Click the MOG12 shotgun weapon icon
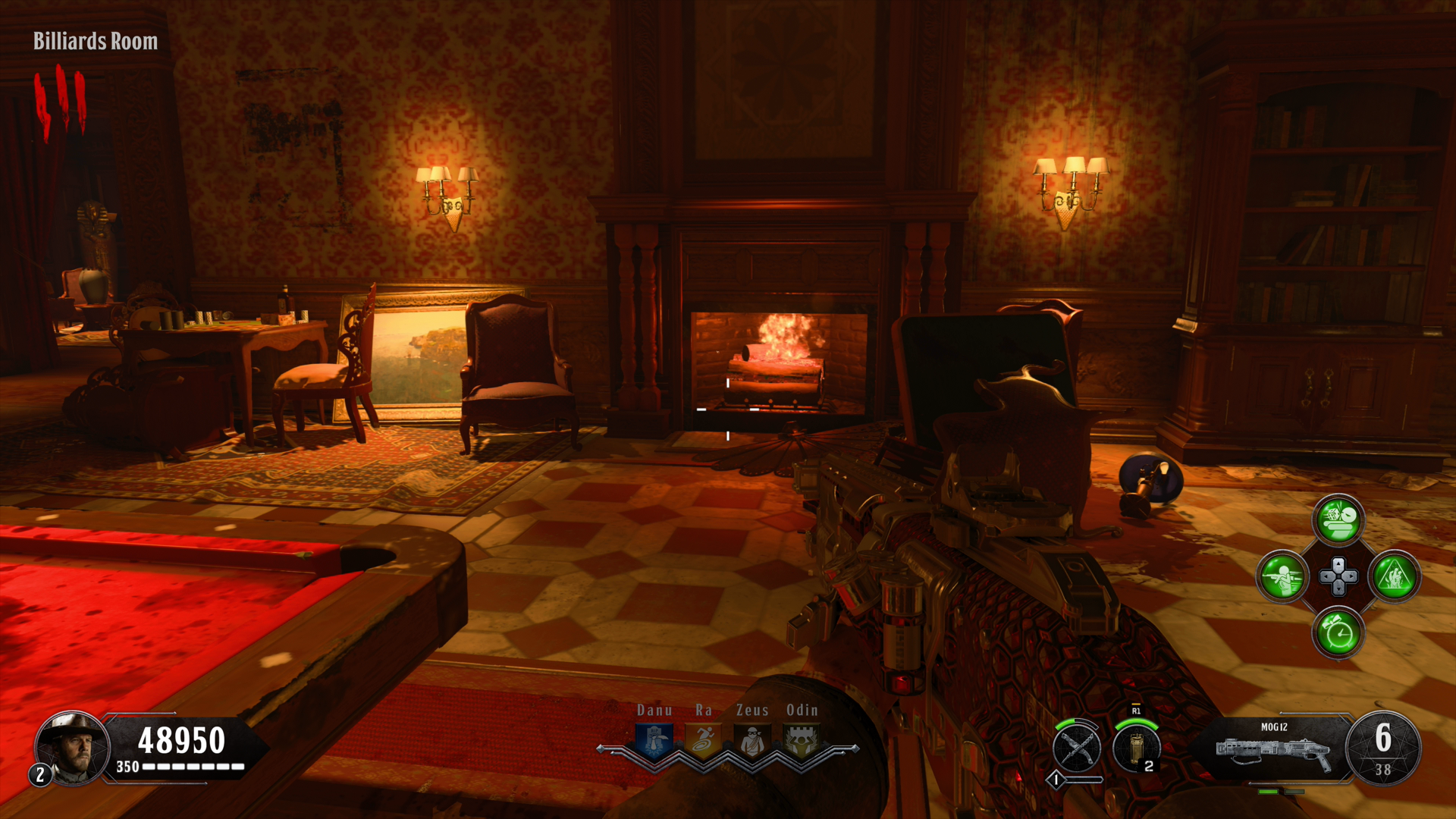This screenshot has width=1456, height=819. pos(1274,751)
